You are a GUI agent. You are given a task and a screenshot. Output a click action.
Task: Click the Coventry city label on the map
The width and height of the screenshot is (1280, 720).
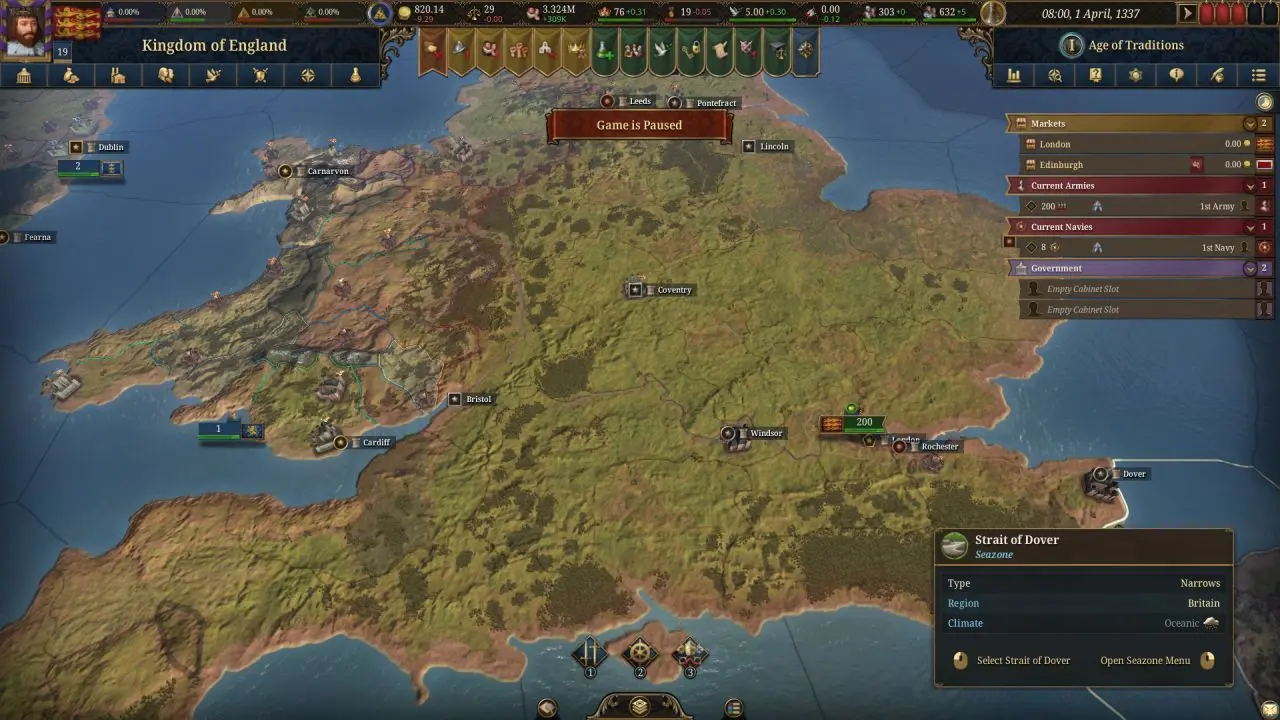[673, 290]
